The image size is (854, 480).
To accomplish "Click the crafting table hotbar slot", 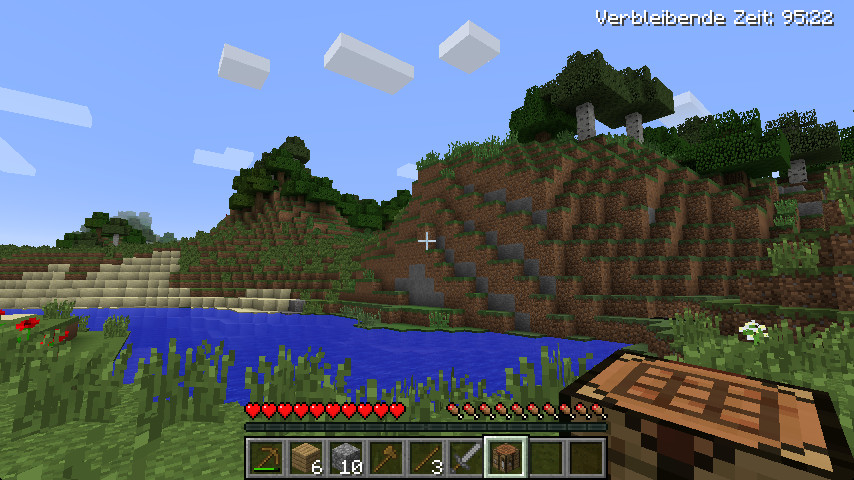I will pyautogui.click(x=506, y=458).
